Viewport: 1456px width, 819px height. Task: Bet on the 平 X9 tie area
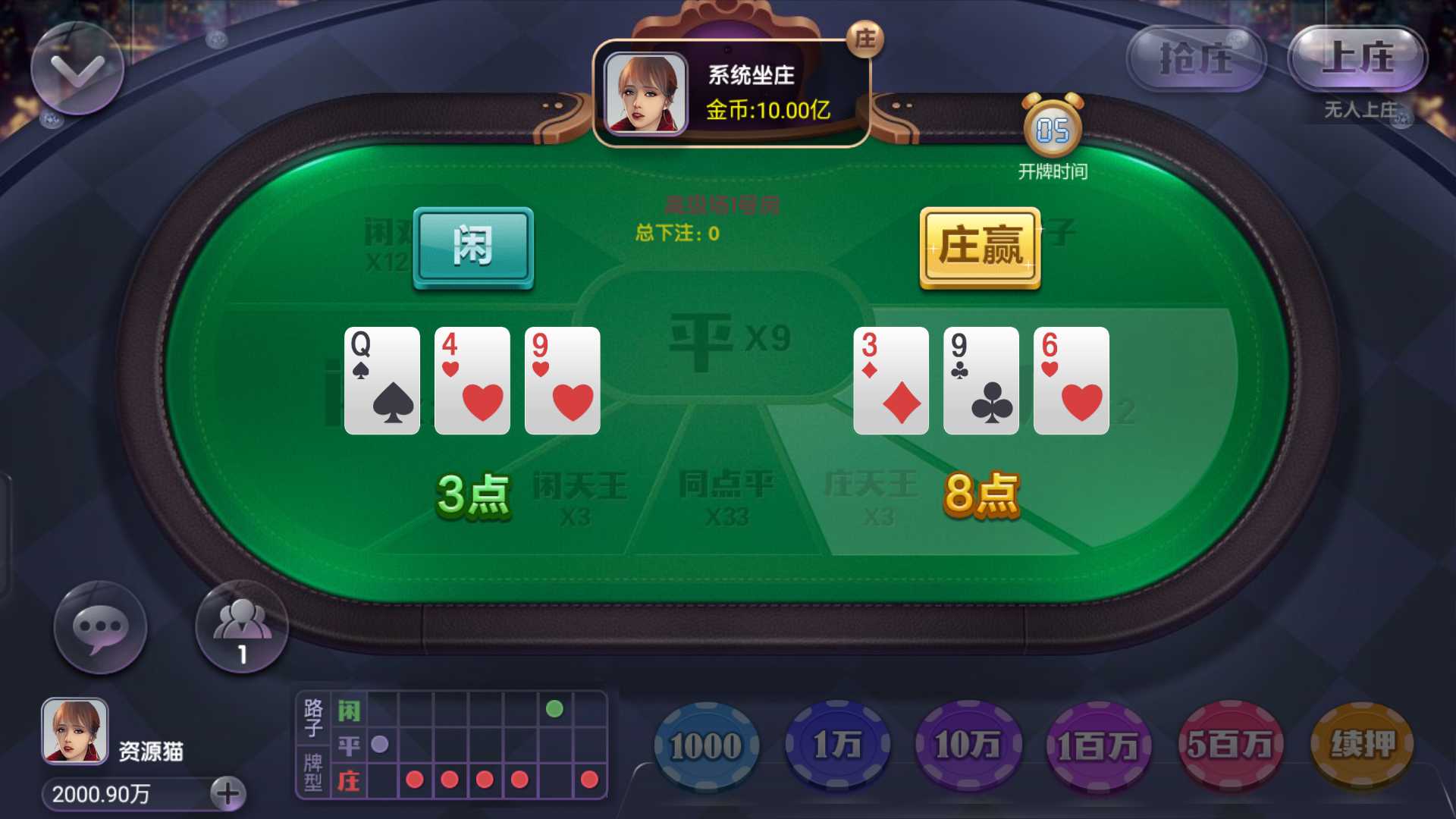pyautogui.click(x=728, y=338)
